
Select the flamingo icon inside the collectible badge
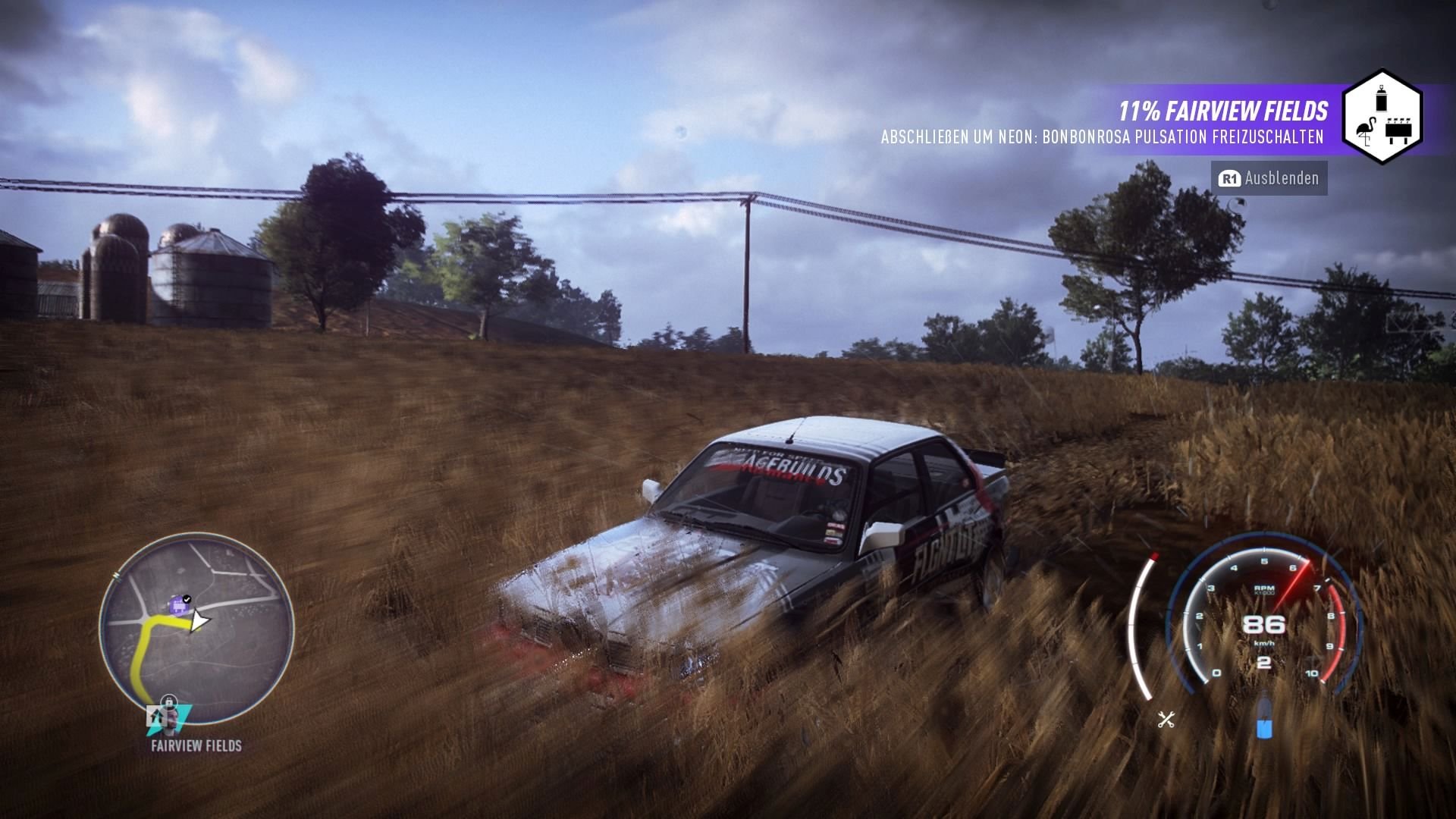(x=1367, y=131)
